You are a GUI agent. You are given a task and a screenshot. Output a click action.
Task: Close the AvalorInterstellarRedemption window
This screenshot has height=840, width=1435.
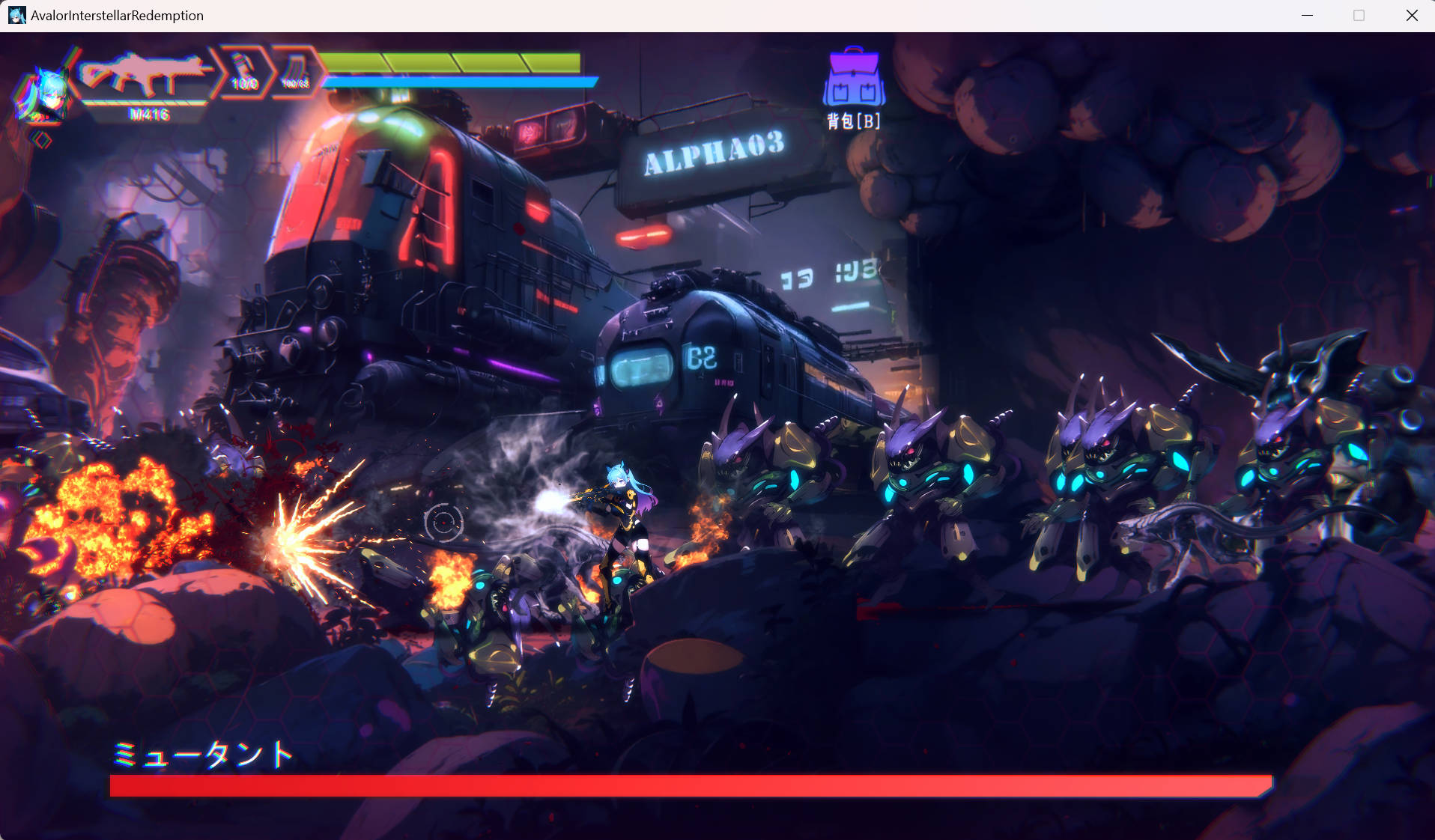(1412, 15)
